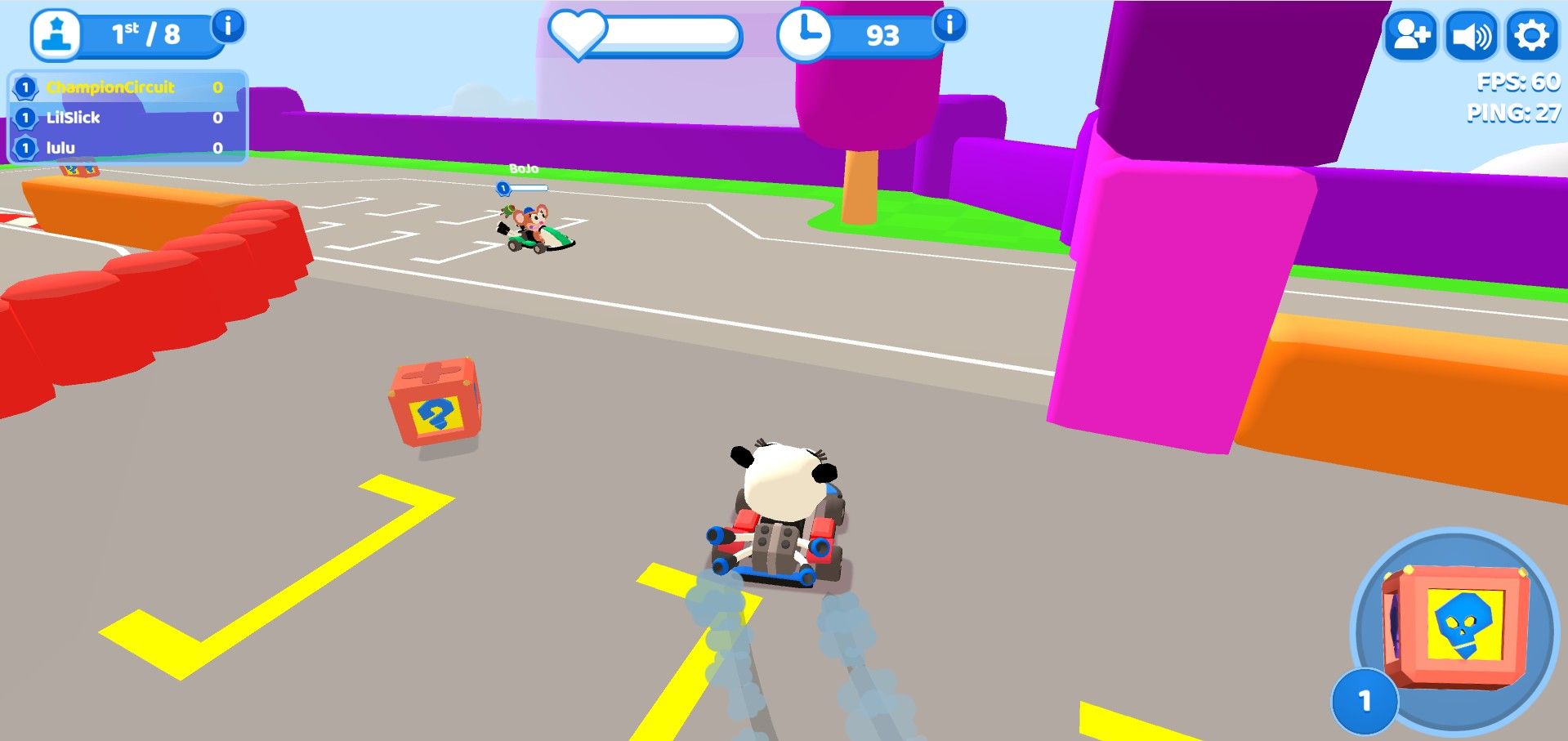Show info for the timer

coord(949,25)
